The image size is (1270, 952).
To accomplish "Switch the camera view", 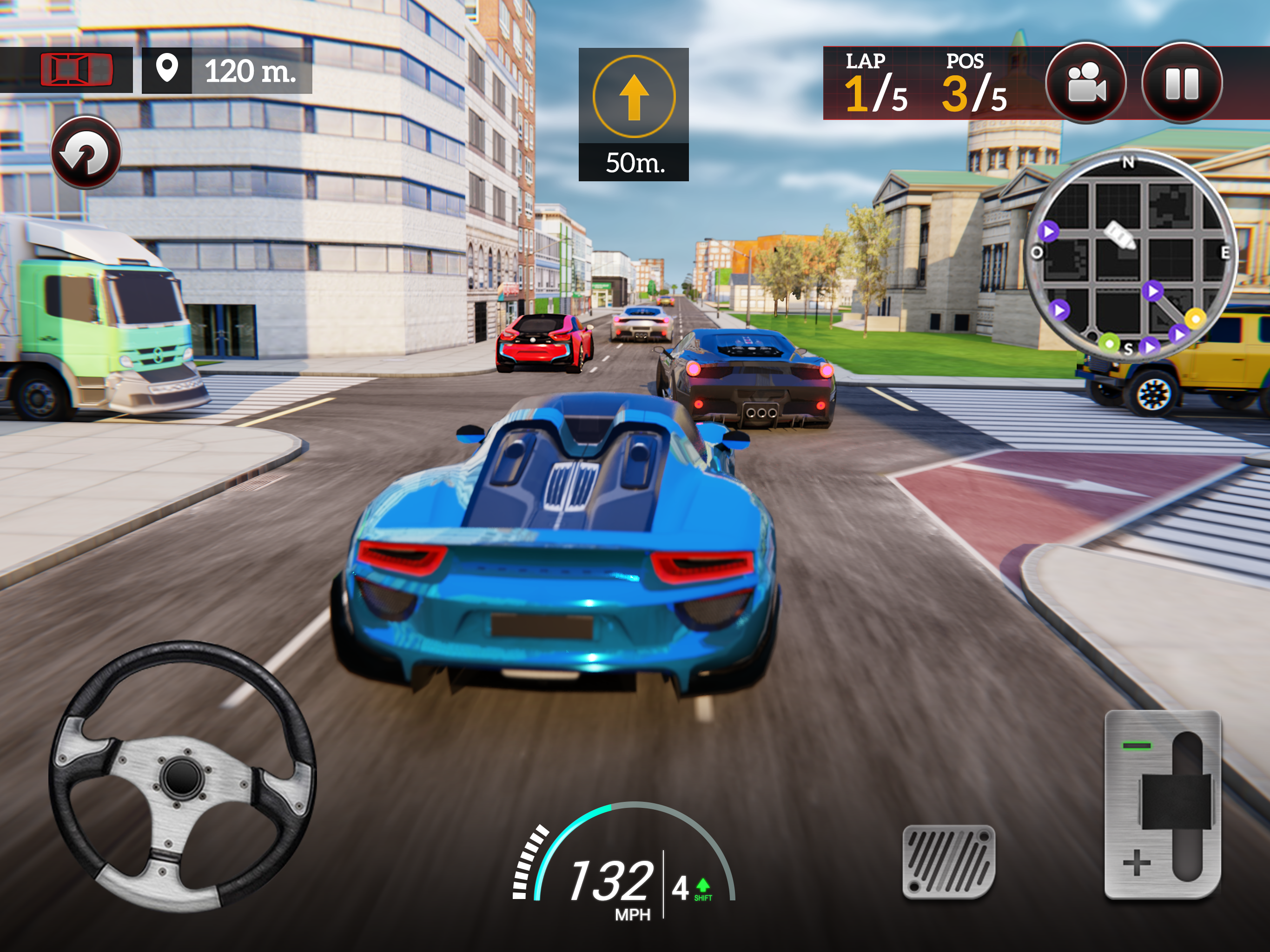I will pyautogui.click(x=1085, y=83).
